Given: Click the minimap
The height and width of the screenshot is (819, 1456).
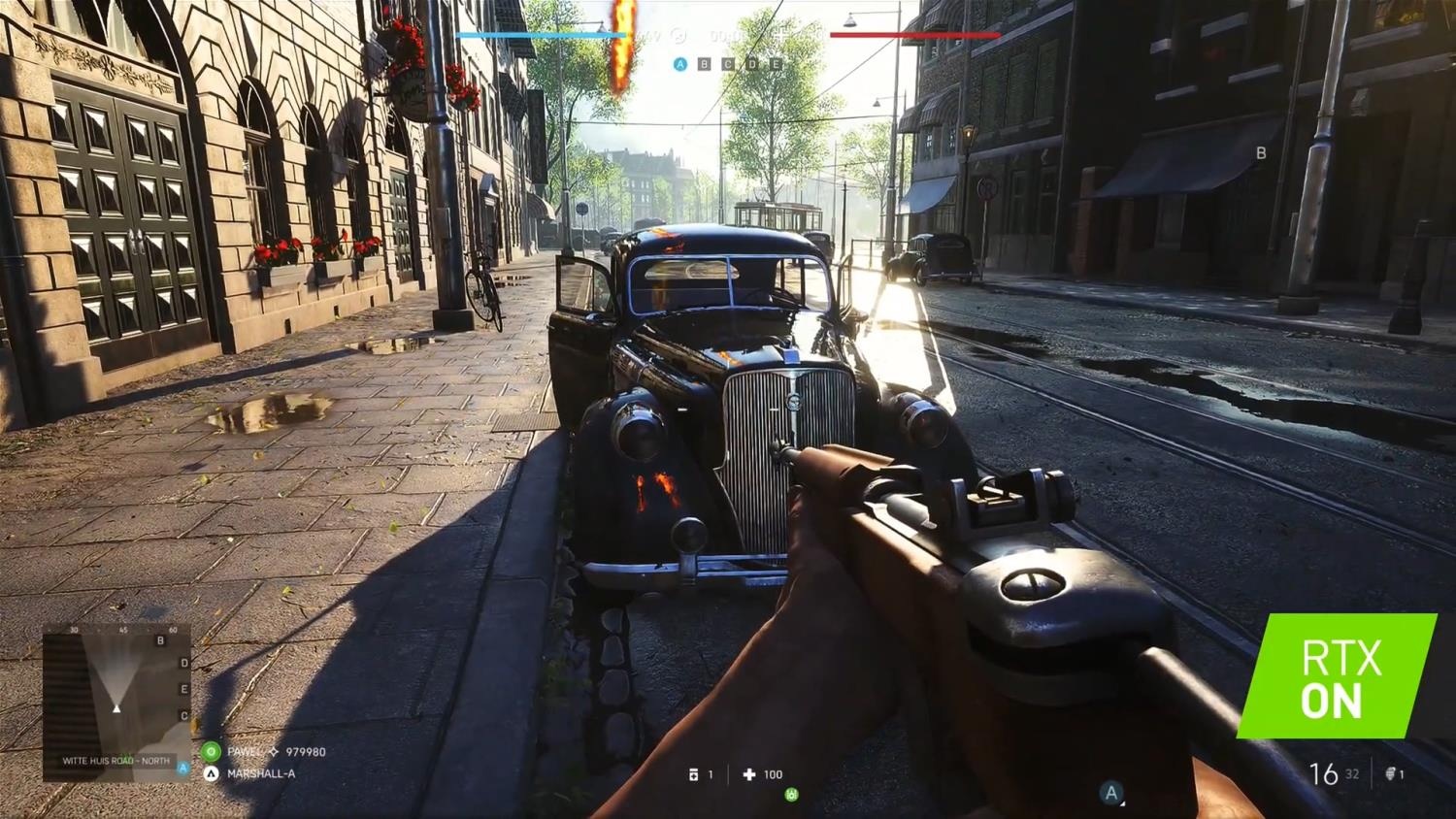Looking at the screenshot, I should click(116, 702).
